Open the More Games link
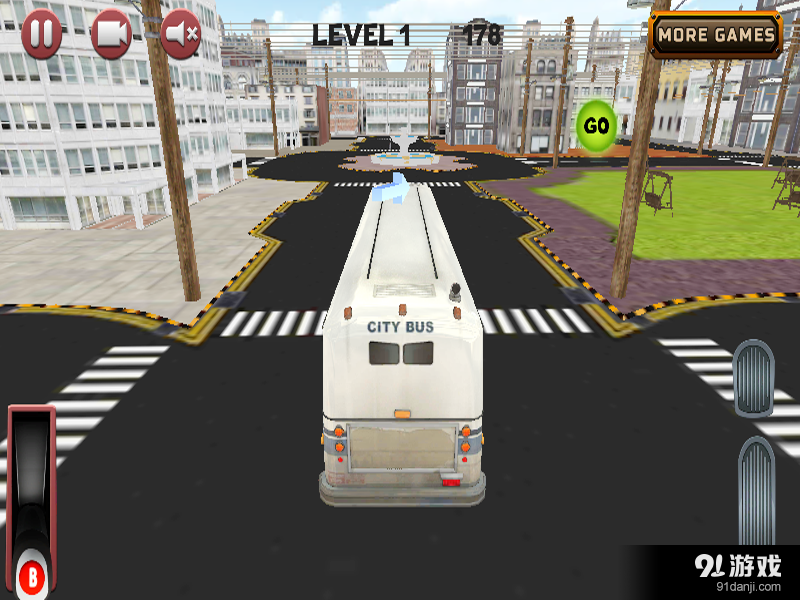Viewport: 800px width, 600px height. [x=716, y=35]
